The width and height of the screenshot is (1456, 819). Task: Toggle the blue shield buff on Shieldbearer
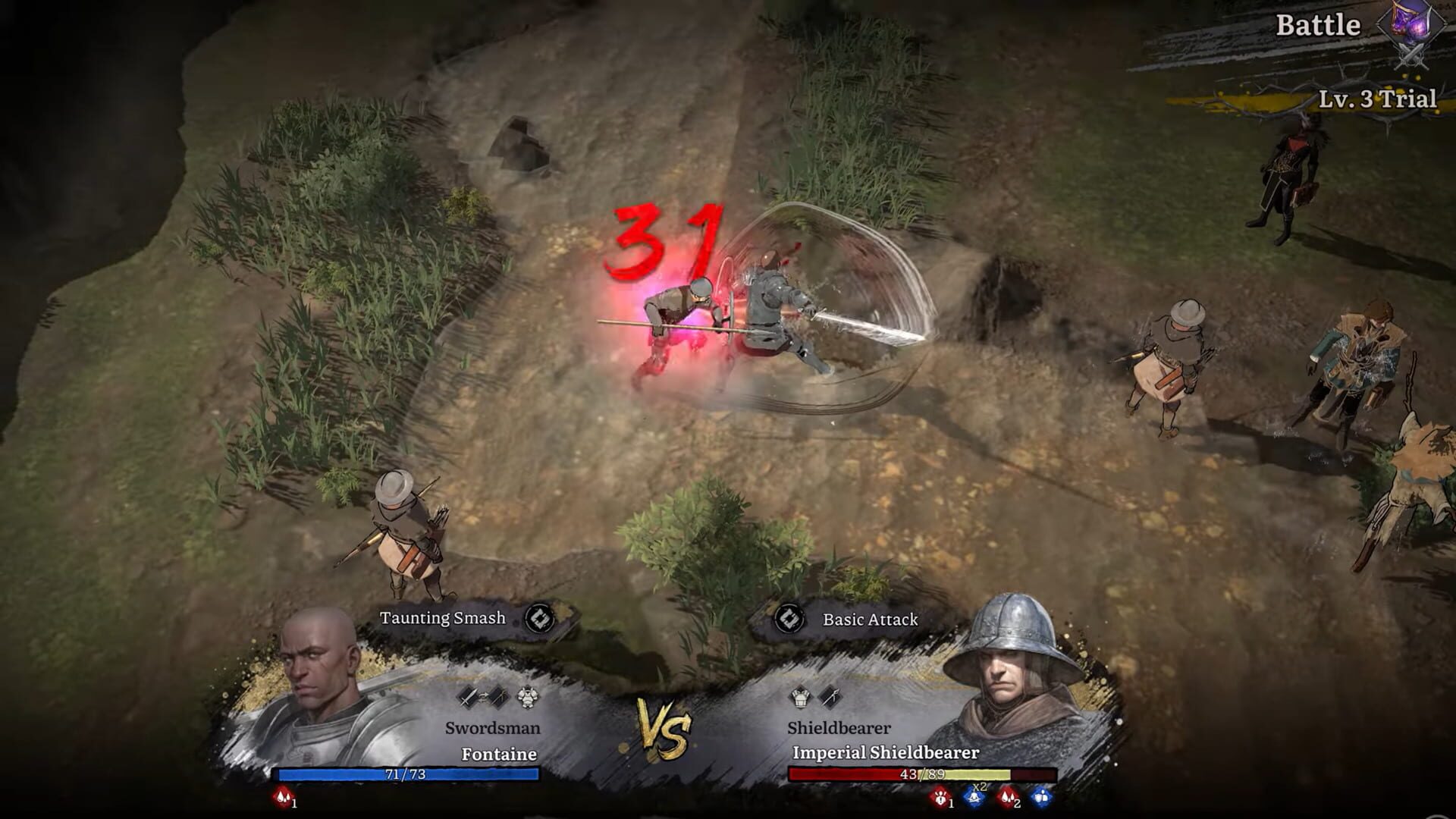[1040, 798]
